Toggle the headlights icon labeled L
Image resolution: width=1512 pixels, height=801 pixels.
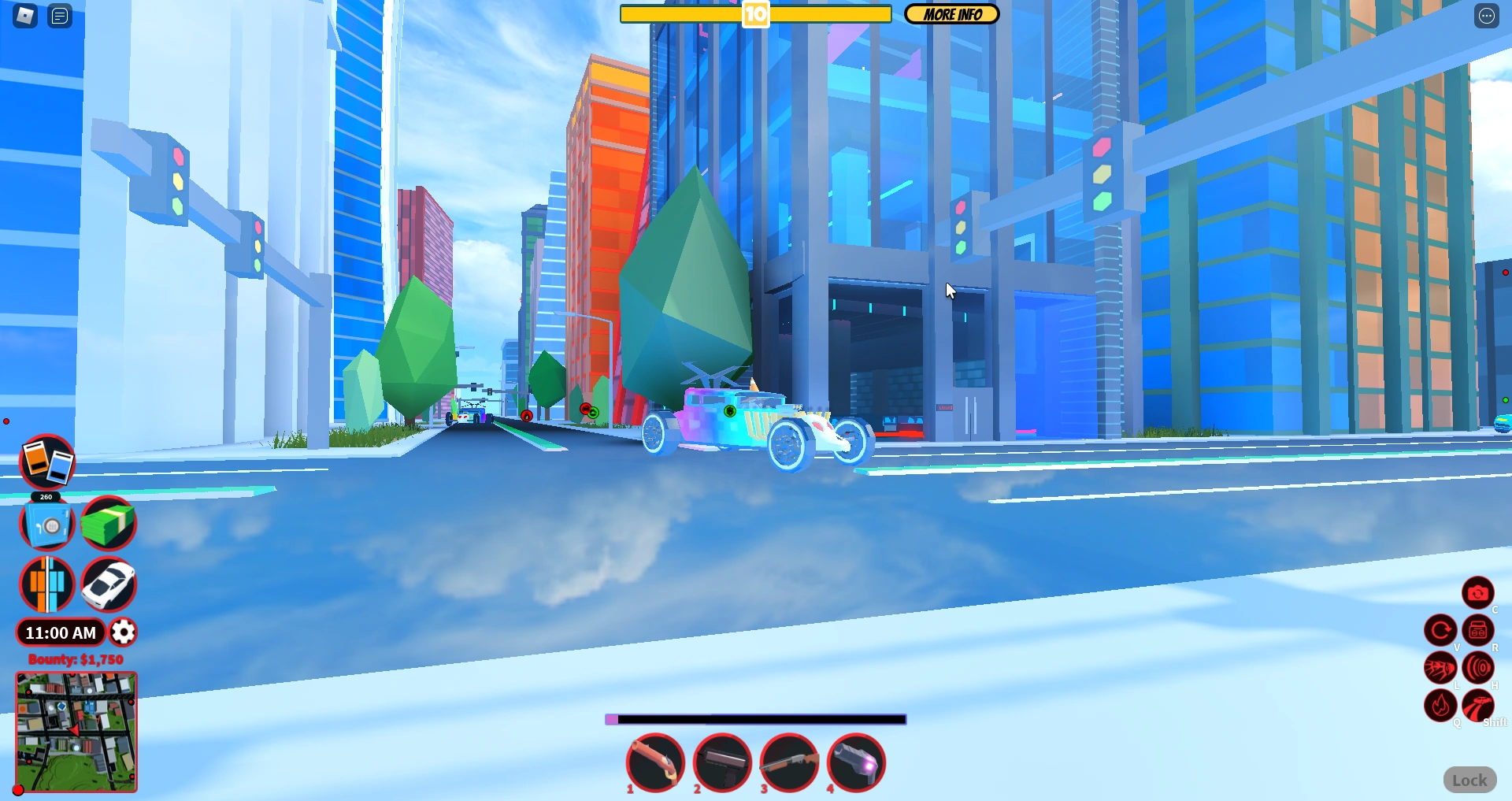1441,667
